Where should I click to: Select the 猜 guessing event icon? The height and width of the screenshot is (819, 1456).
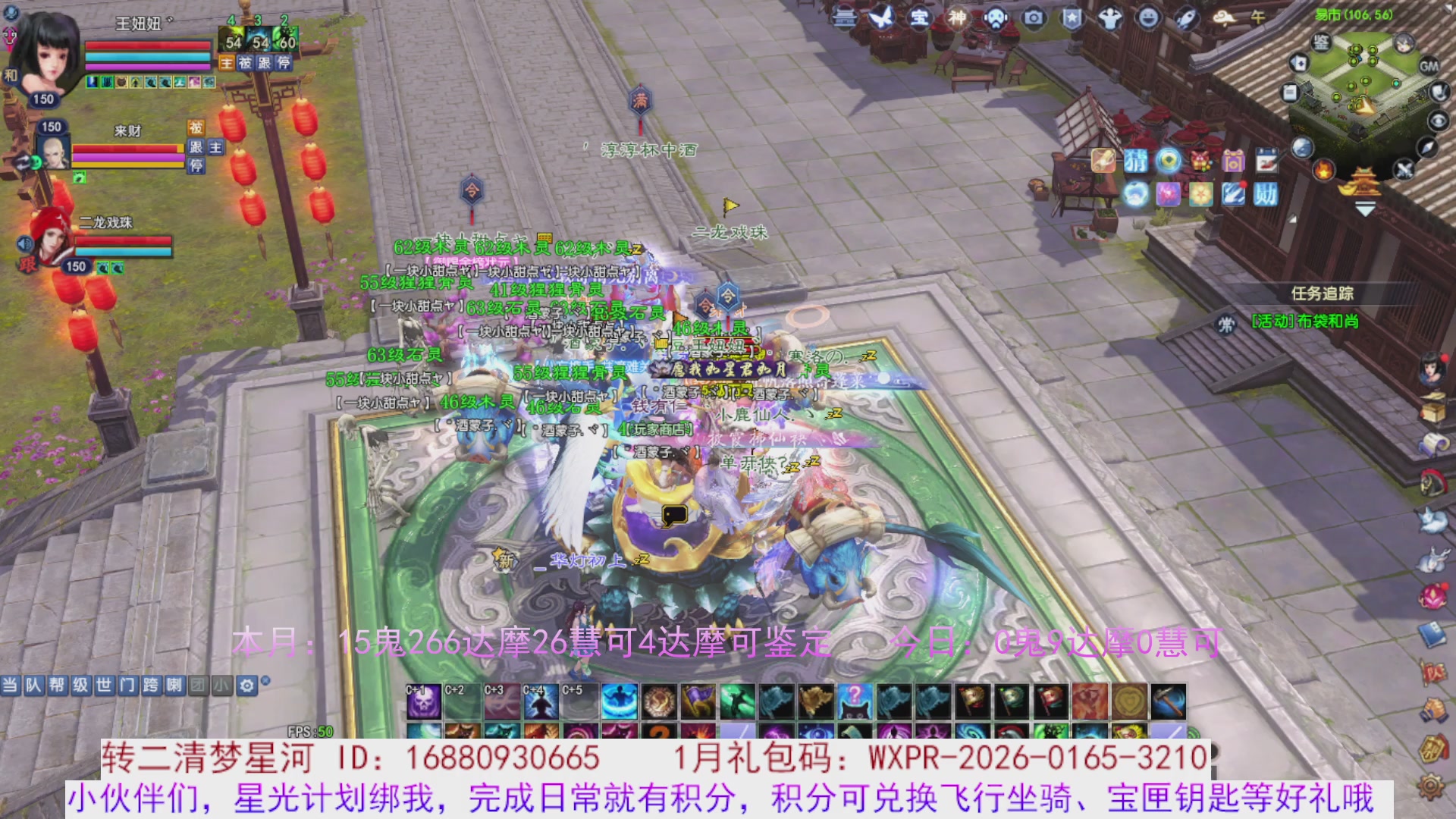pos(1136,162)
